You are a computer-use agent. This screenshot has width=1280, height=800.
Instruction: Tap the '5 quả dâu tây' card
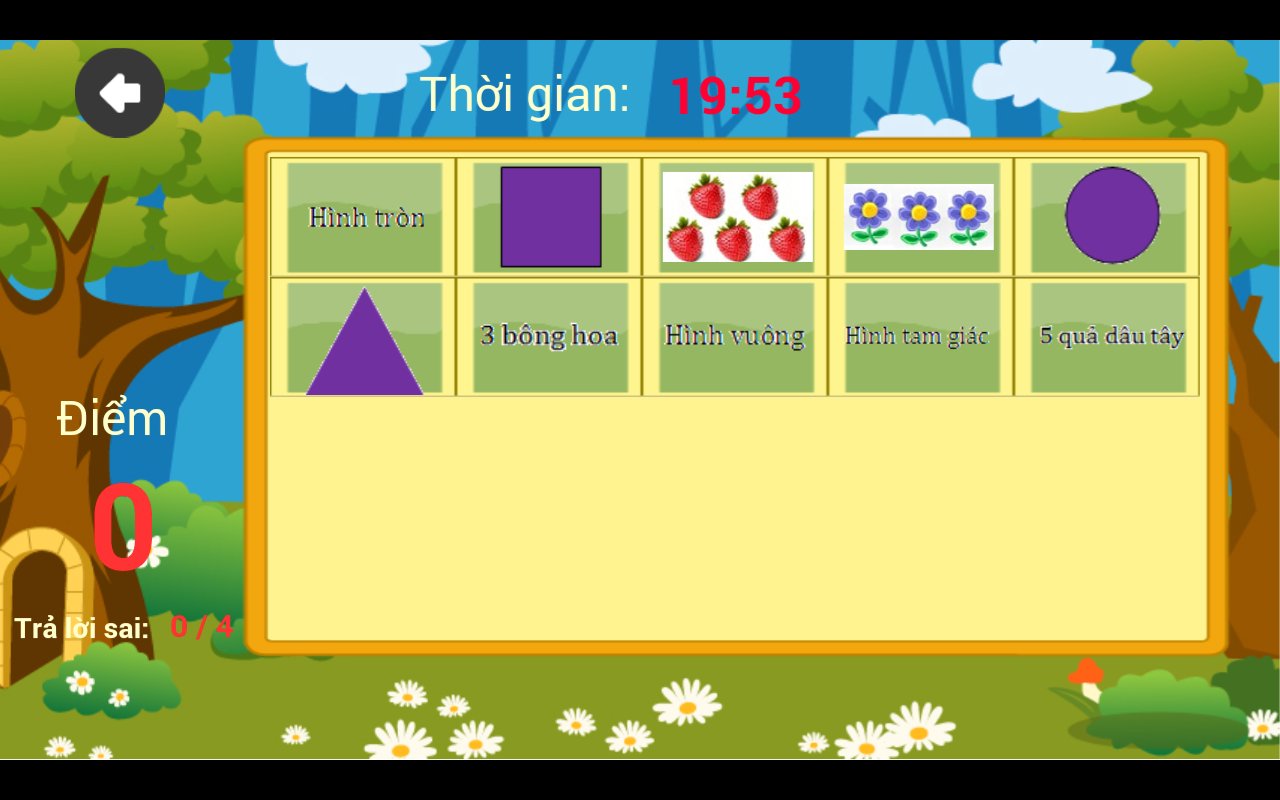(1106, 336)
